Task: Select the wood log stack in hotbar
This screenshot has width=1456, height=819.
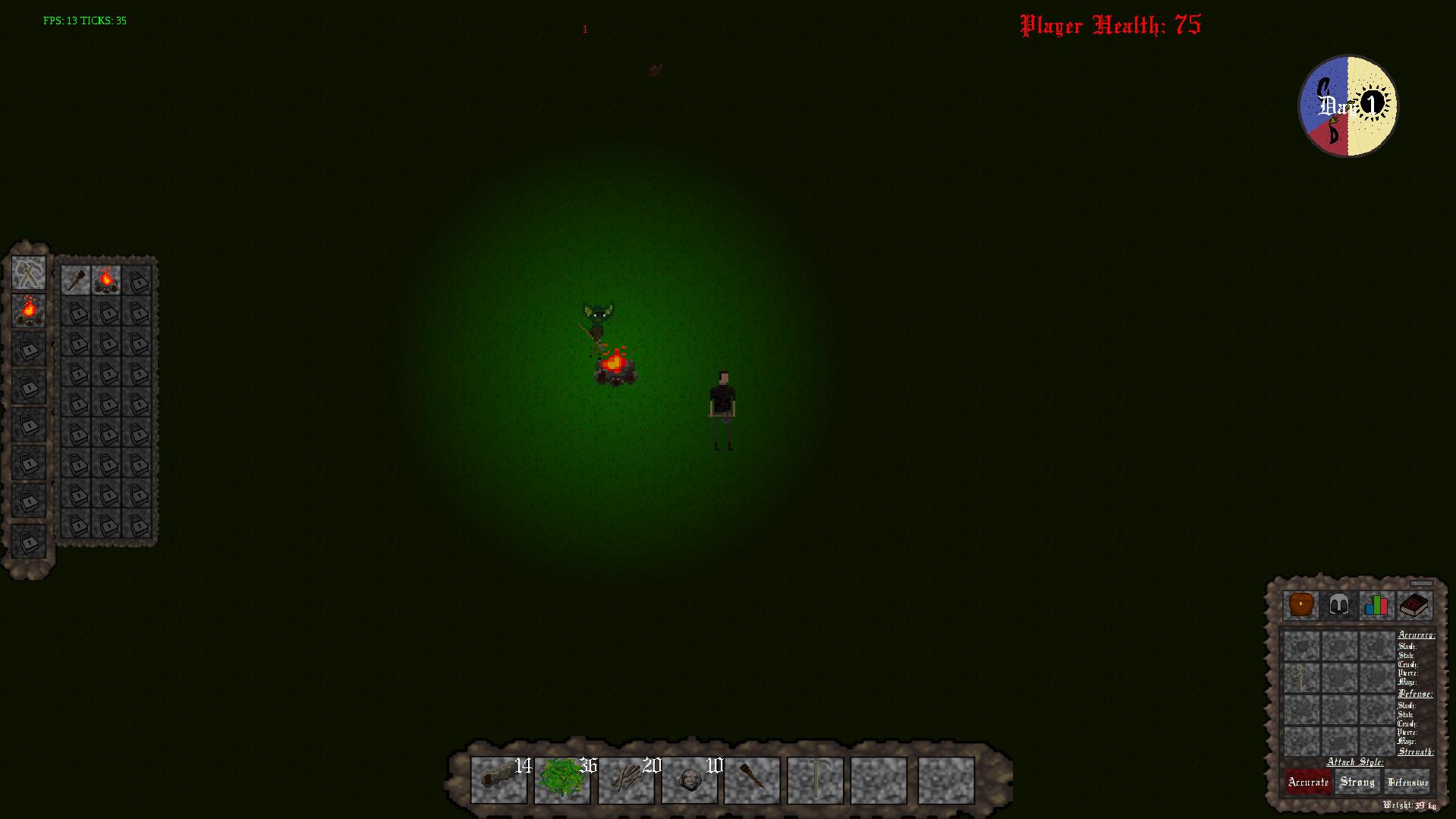Action: click(498, 780)
